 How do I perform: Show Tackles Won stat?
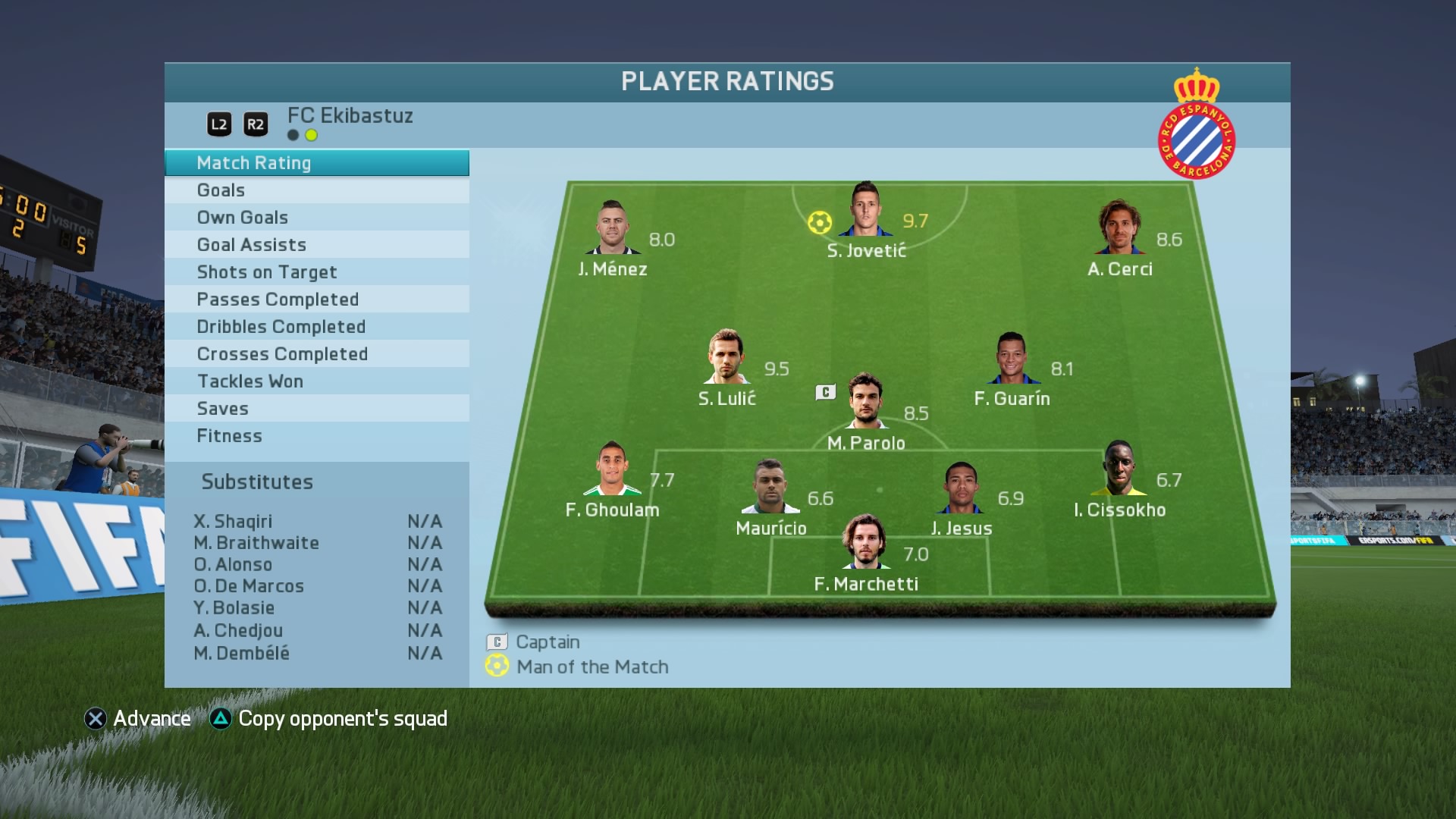316,381
